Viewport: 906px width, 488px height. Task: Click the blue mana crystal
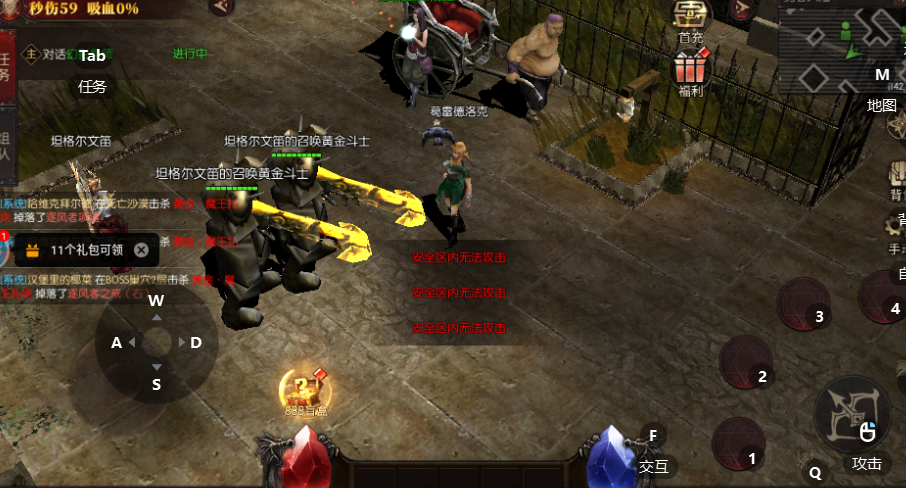point(609,459)
